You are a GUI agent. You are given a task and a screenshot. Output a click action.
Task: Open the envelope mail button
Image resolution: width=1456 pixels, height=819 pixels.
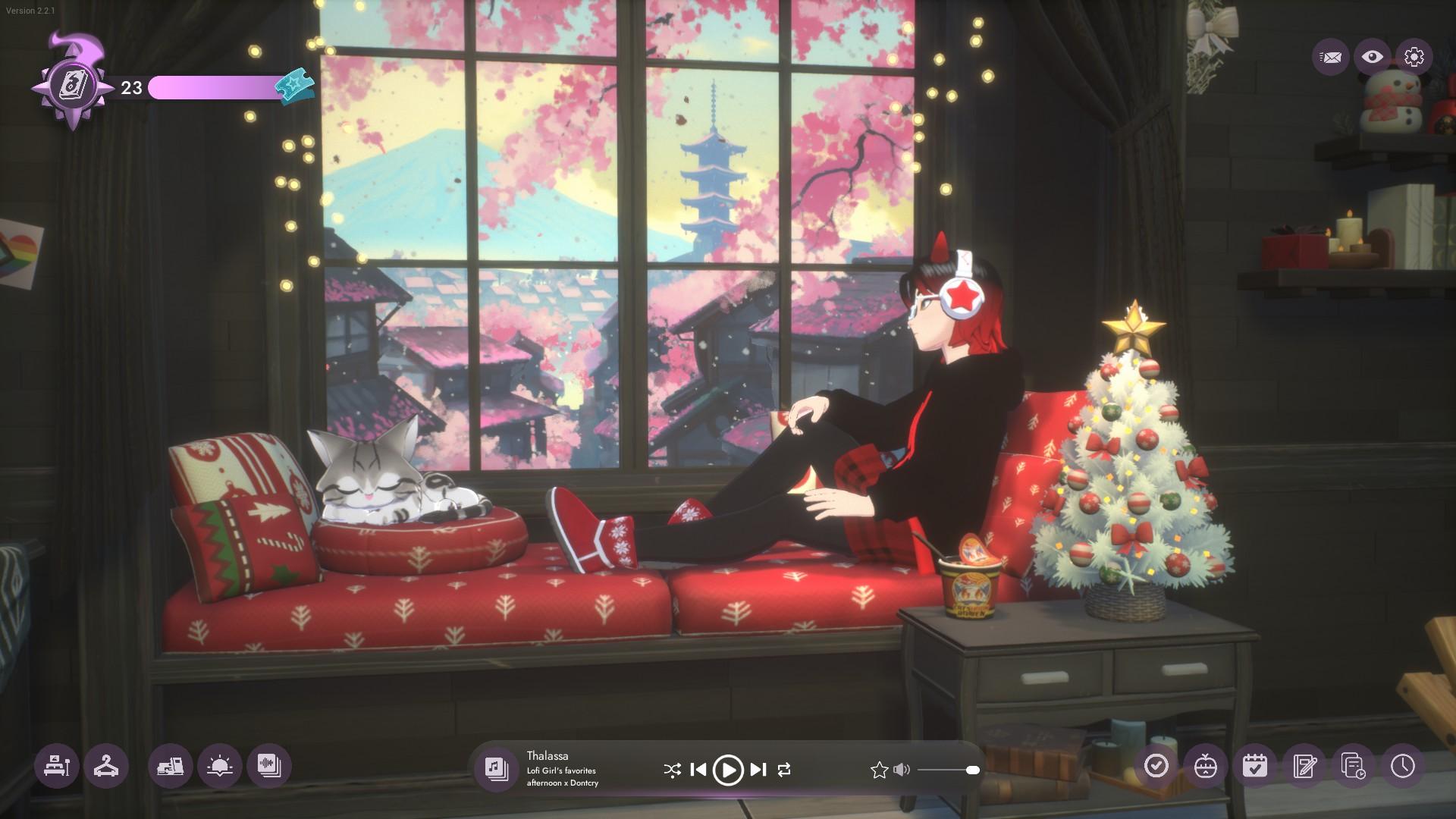(x=1330, y=57)
